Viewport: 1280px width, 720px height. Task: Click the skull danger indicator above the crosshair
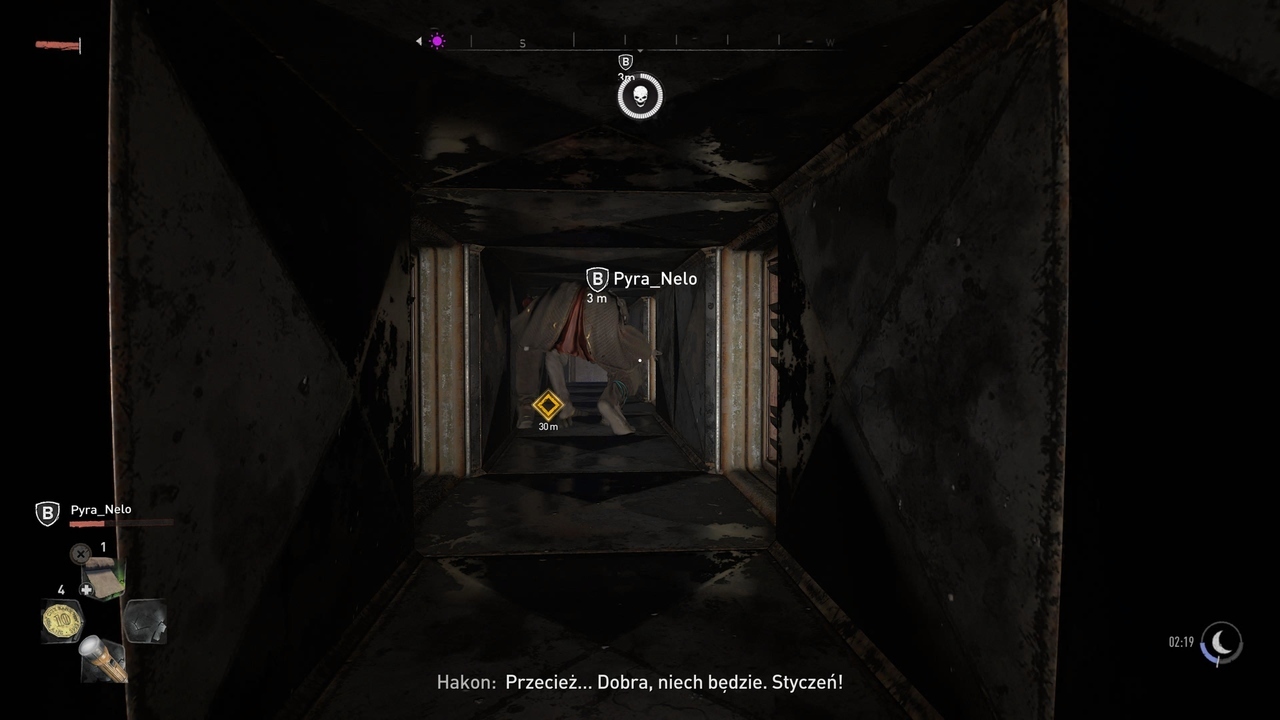[x=640, y=96]
